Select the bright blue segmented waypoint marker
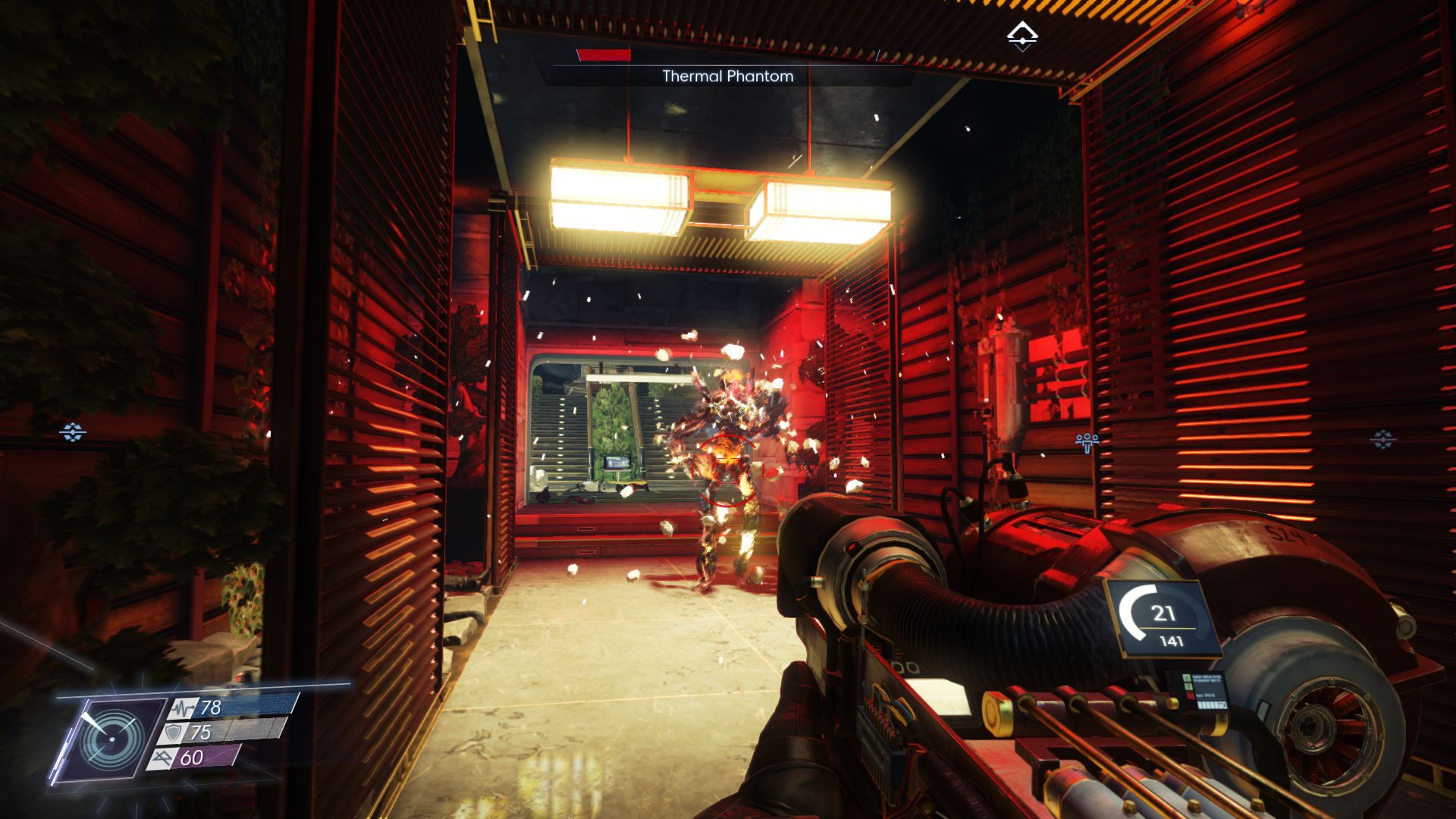 point(73,432)
